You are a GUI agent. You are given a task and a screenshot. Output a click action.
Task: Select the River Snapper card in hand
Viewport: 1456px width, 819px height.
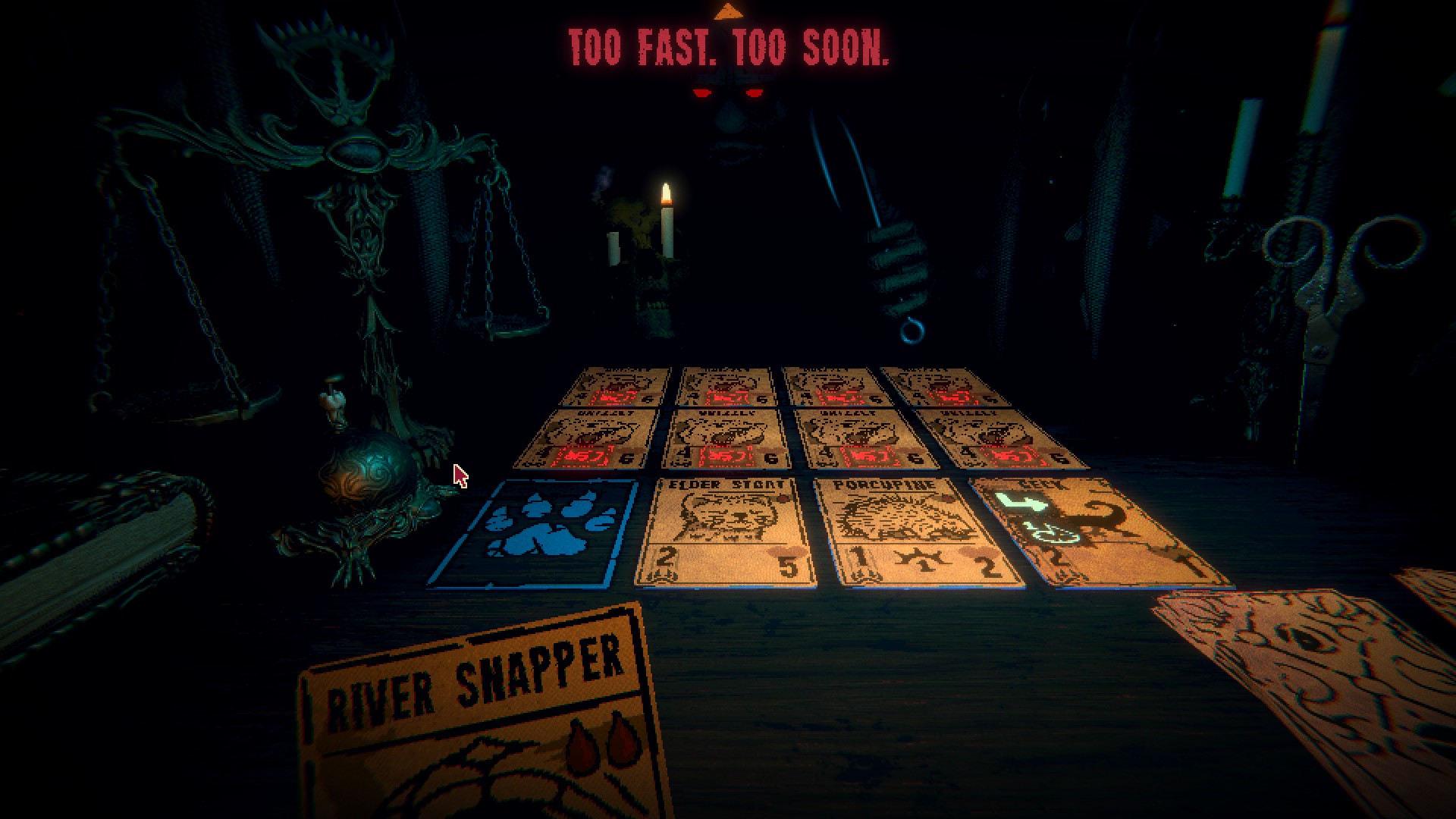click(x=485, y=720)
